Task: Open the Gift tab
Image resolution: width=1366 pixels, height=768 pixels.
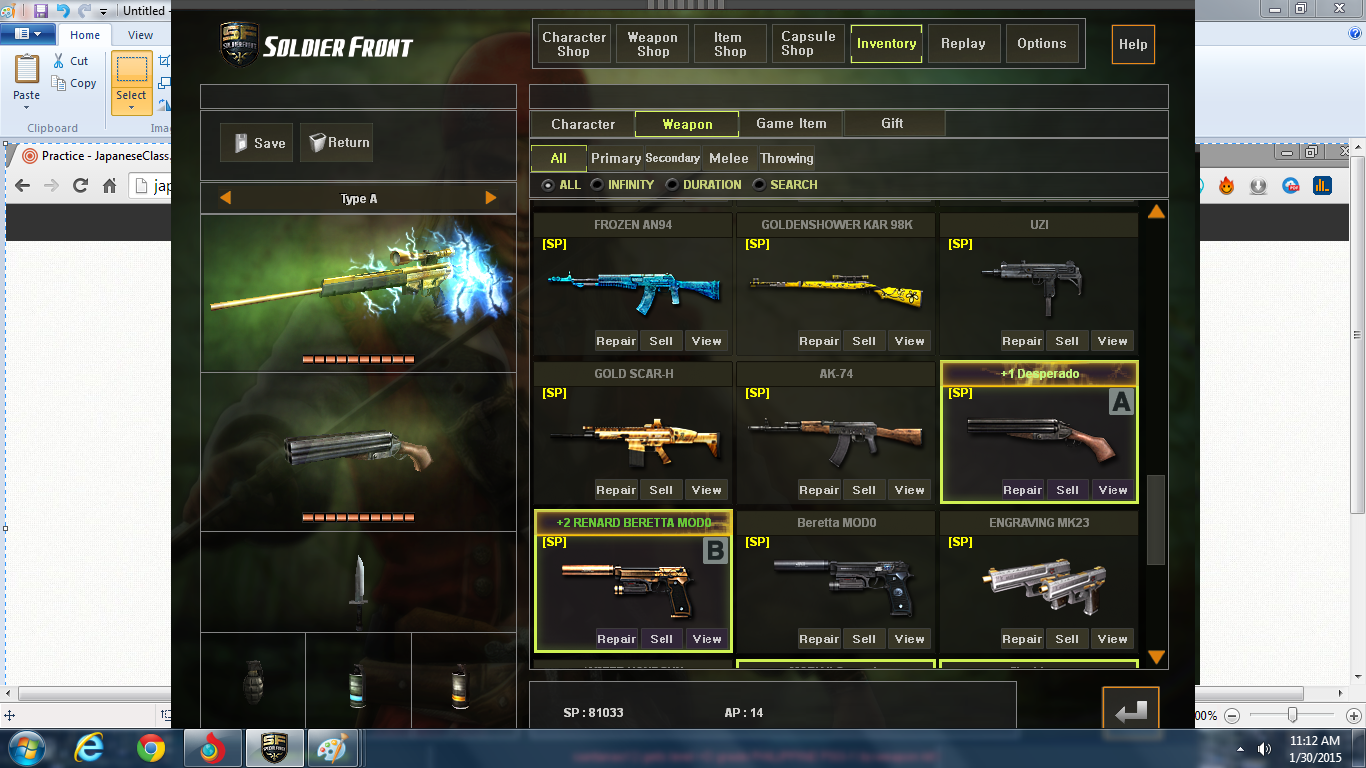Action: coord(892,124)
